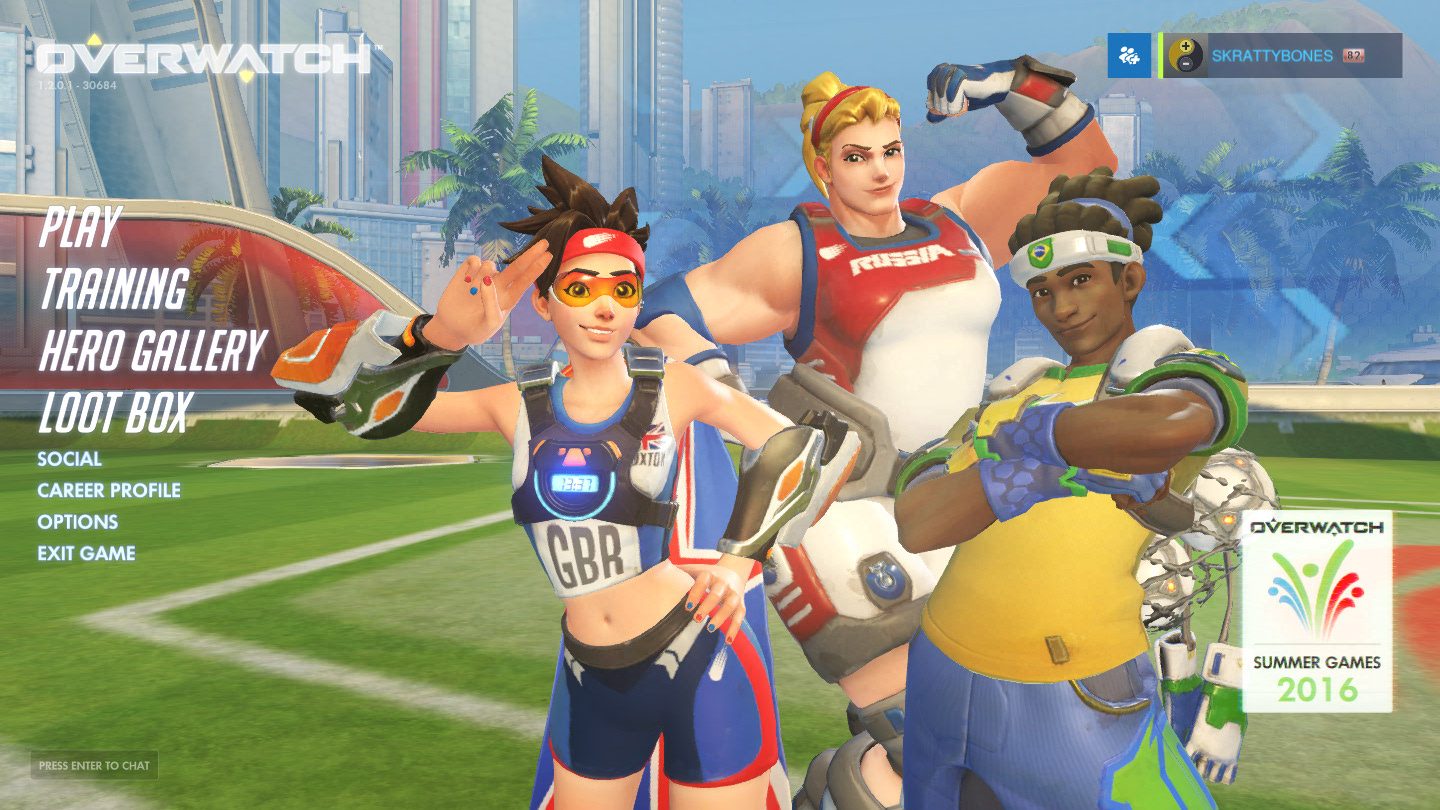Open the Options menu
This screenshot has height=810, width=1440.
77,522
